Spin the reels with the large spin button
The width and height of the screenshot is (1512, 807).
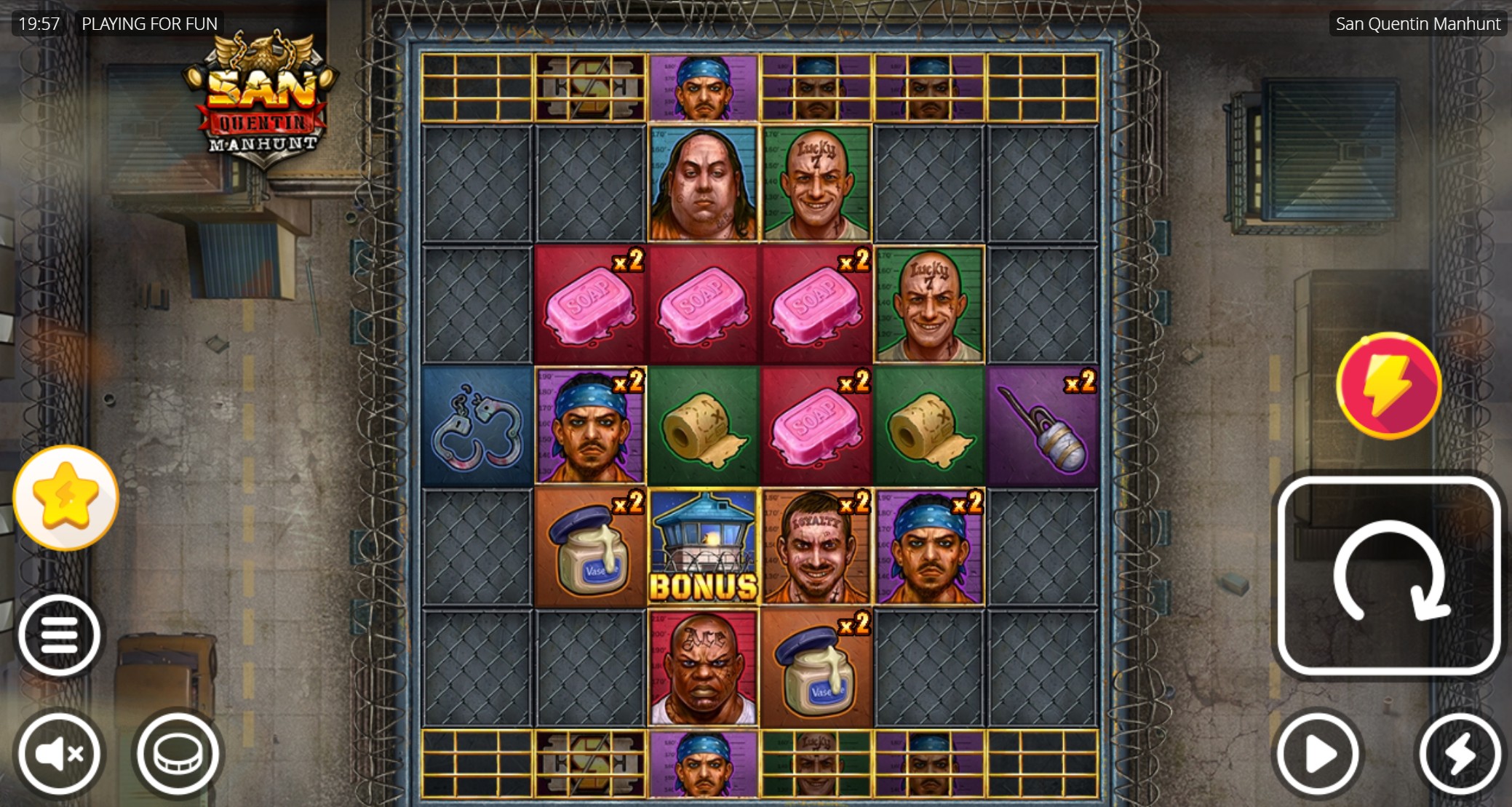[x=1388, y=576]
